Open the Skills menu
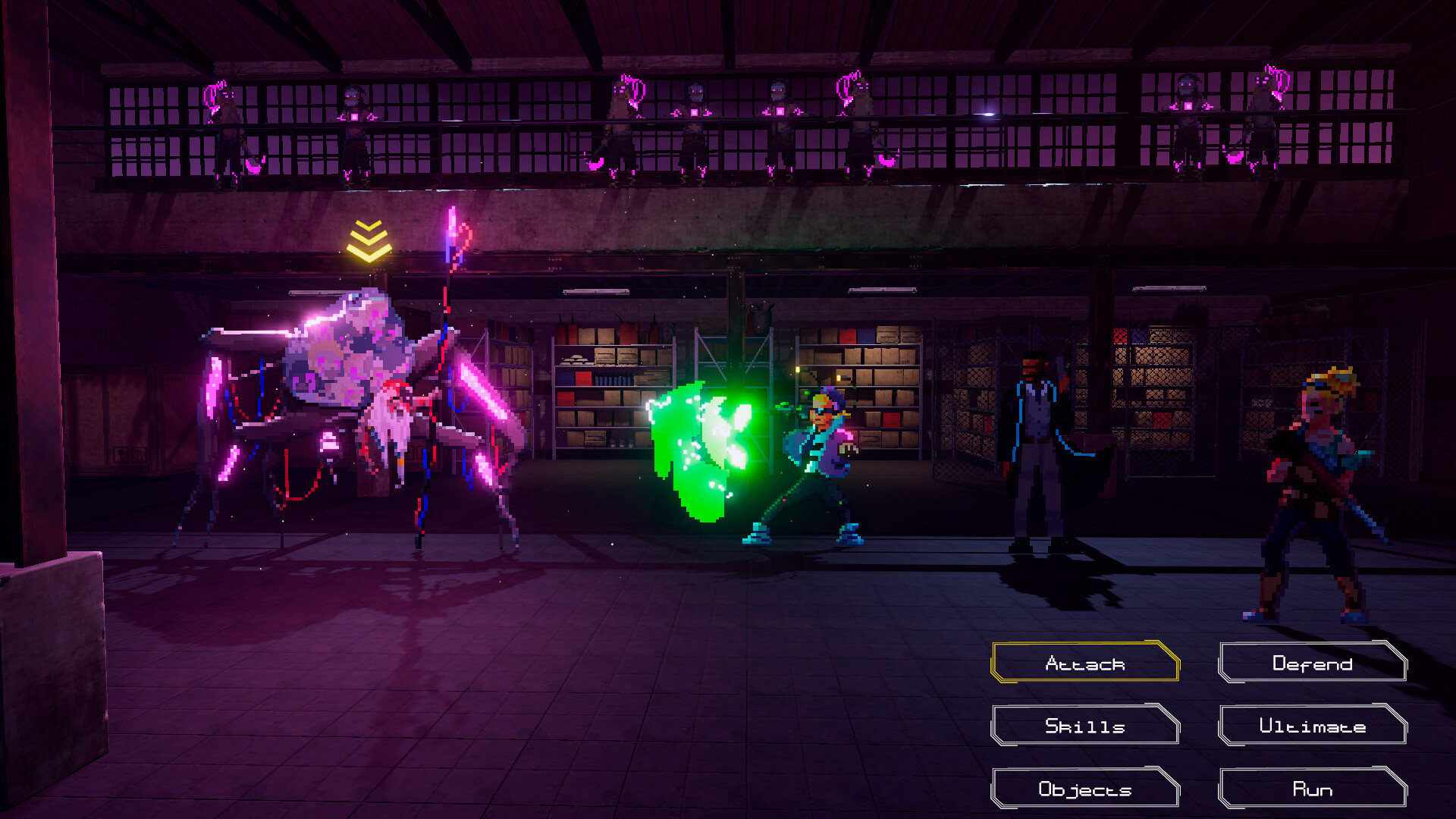This screenshot has width=1456, height=819. [1084, 726]
